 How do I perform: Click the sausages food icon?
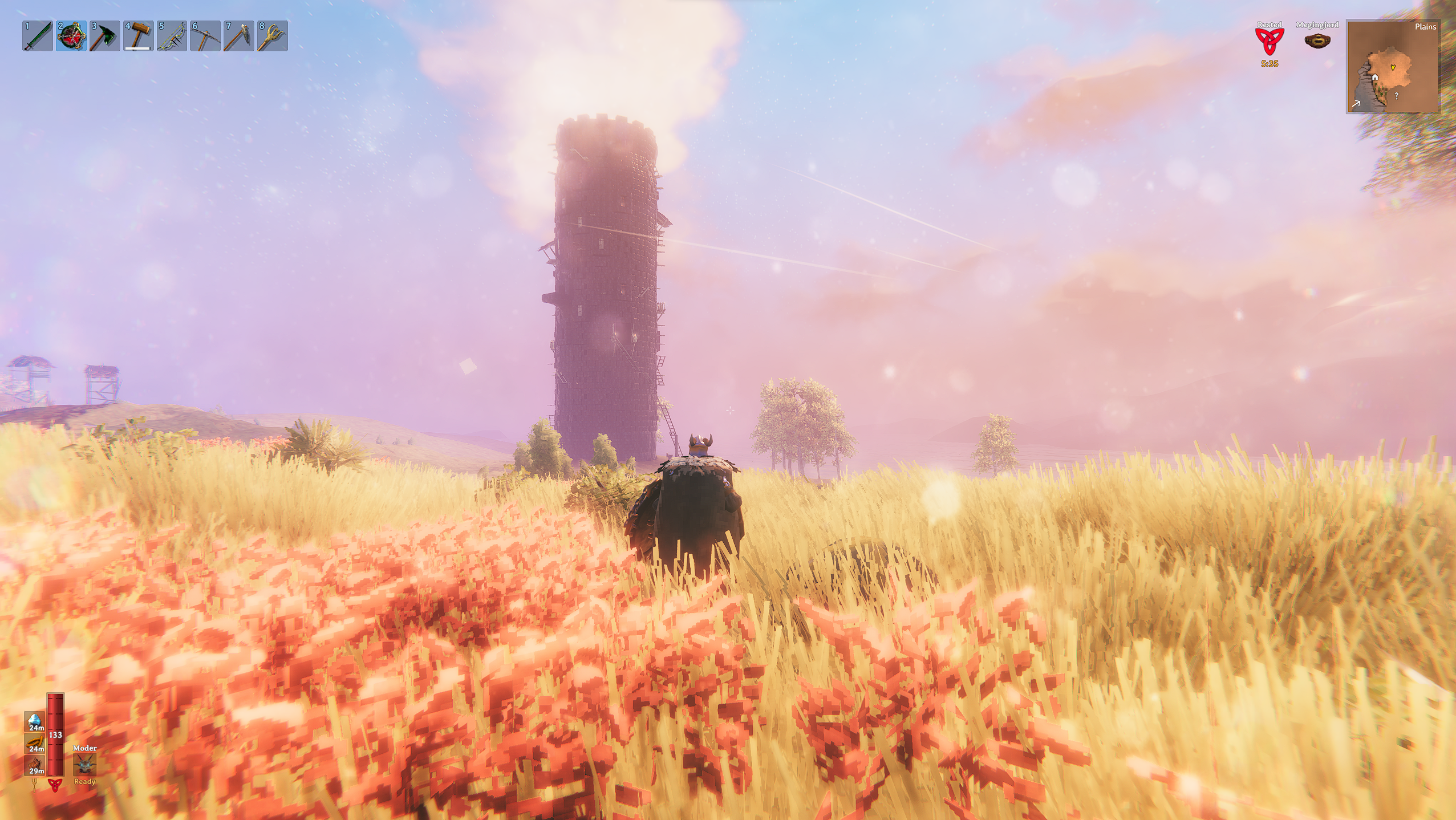click(x=35, y=743)
